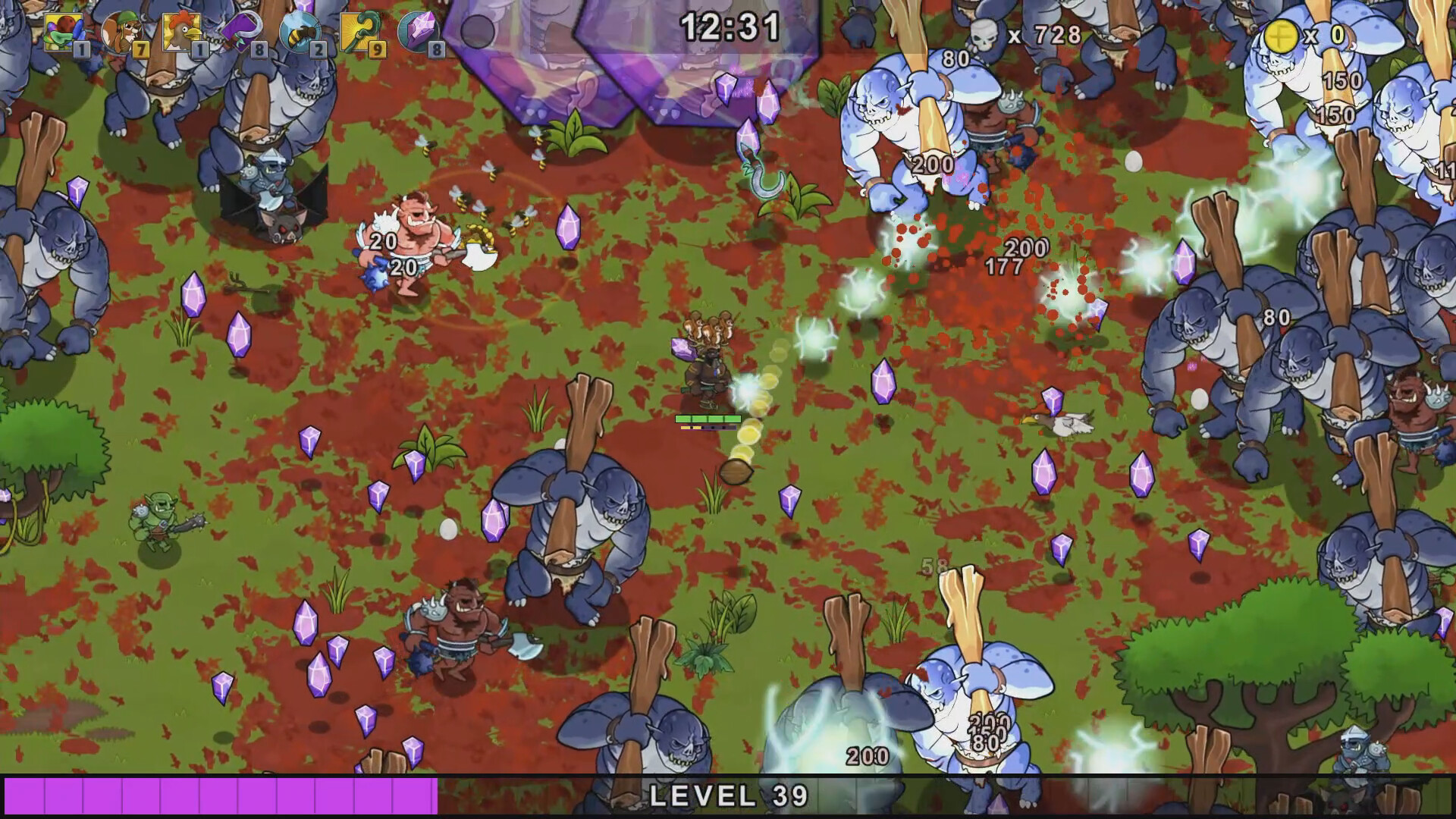The height and width of the screenshot is (819, 1456).
Task: Click the count badge 7 under the squirrel
Action: click(x=140, y=50)
